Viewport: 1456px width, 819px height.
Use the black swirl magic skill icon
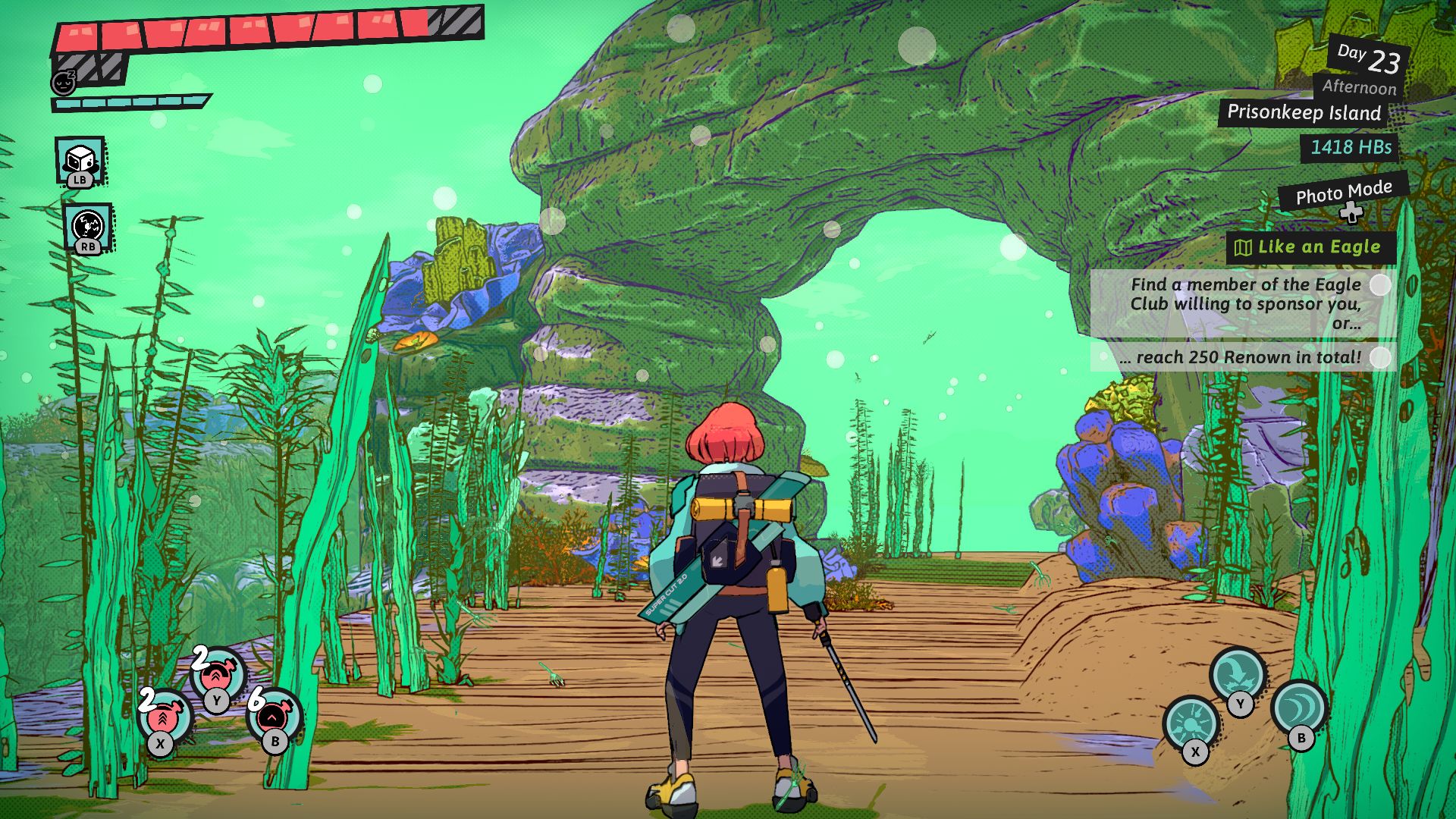(x=88, y=226)
